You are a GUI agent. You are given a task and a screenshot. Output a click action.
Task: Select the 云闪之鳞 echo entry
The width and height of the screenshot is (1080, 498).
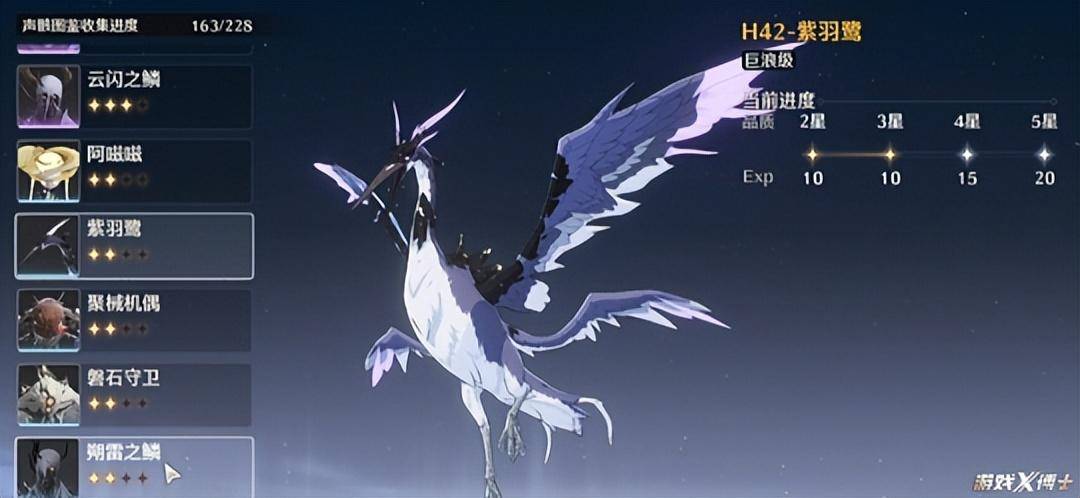[x=134, y=96]
